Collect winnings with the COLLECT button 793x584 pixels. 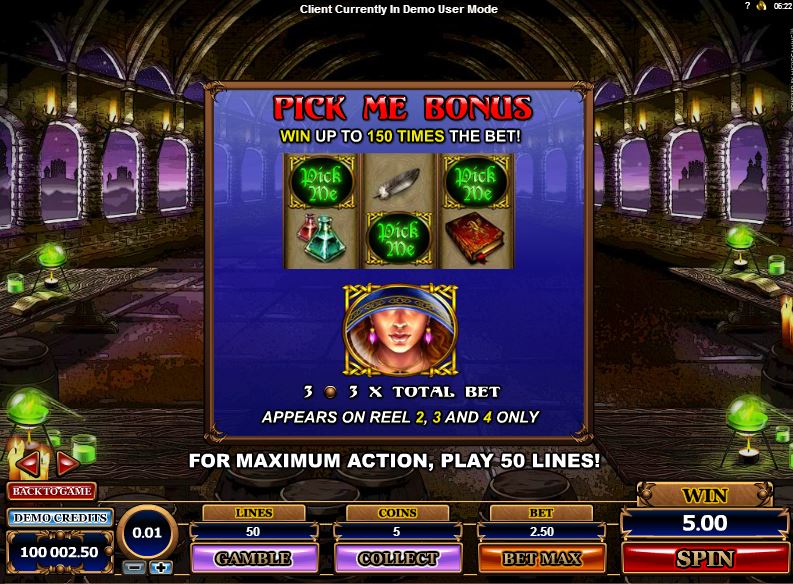coord(397,558)
